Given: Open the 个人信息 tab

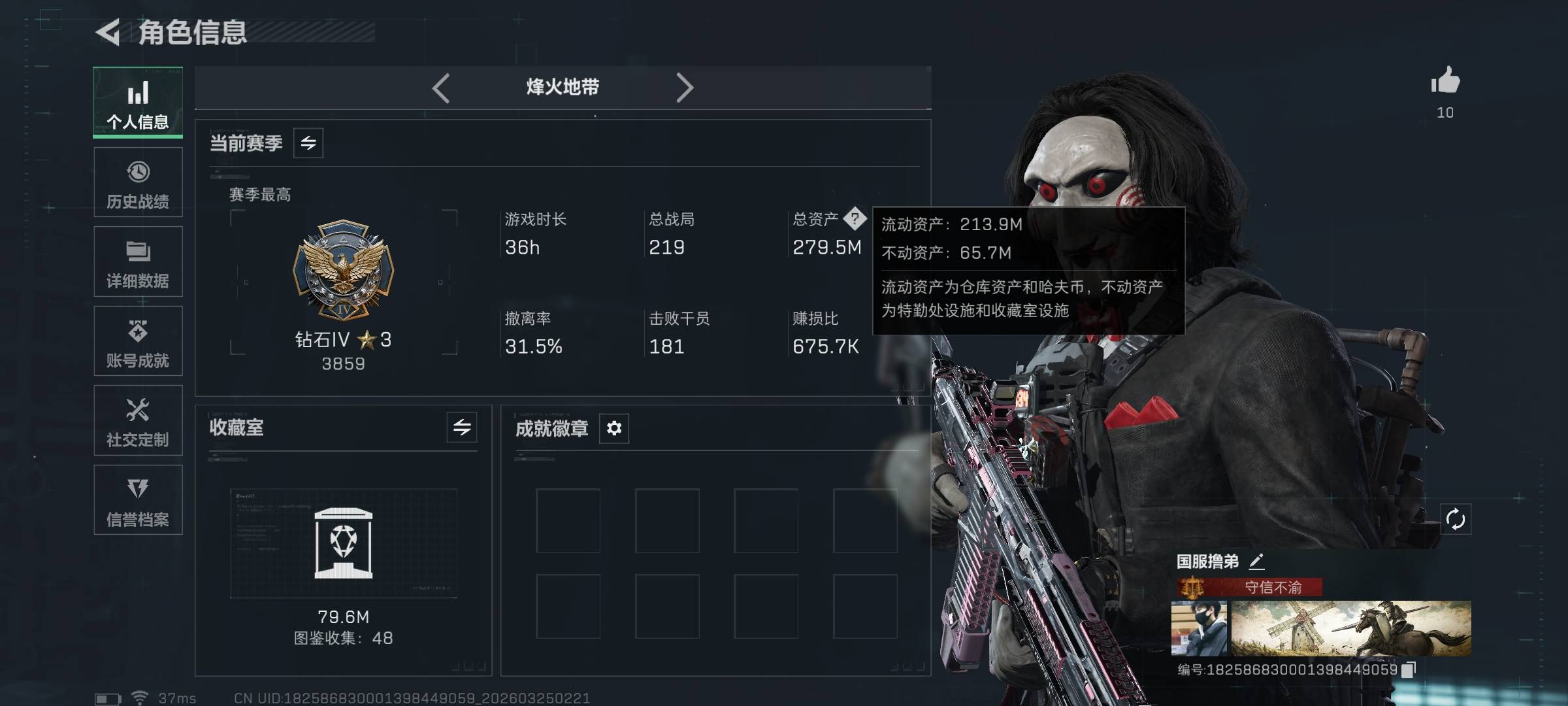Looking at the screenshot, I should 138,102.
